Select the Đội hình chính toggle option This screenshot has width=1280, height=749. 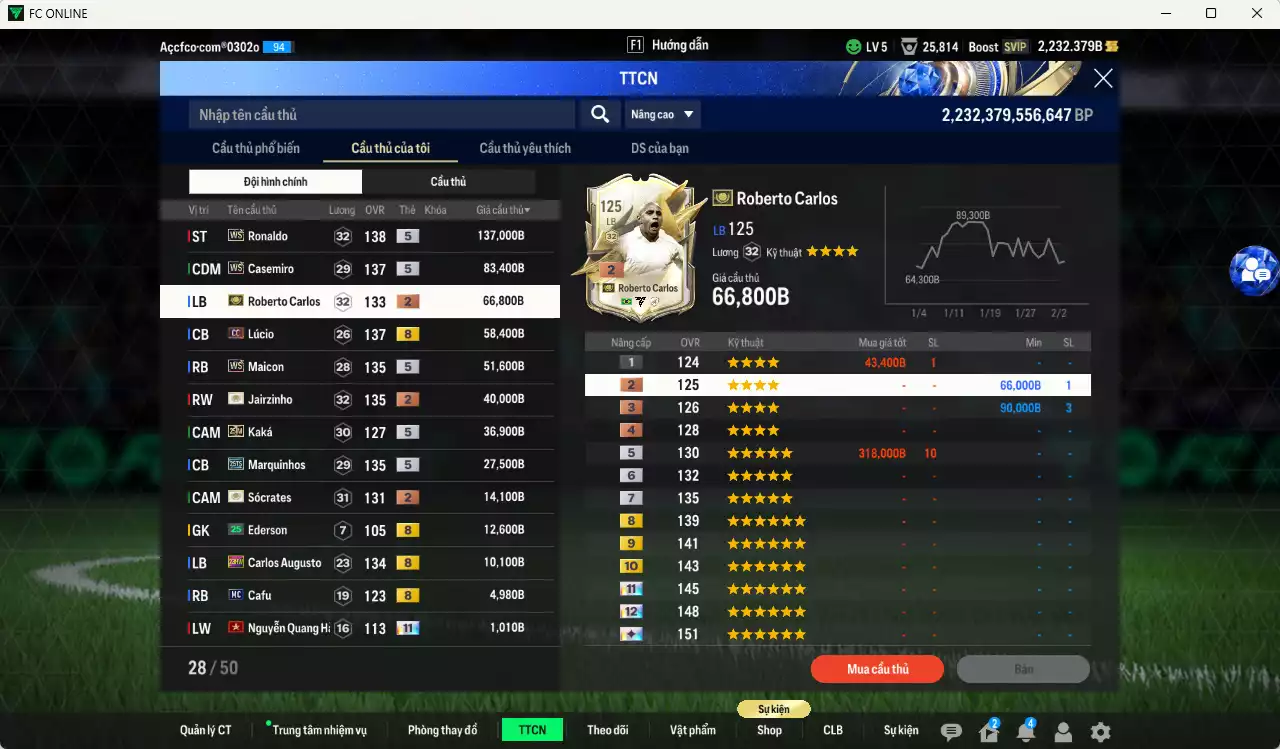coord(275,181)
